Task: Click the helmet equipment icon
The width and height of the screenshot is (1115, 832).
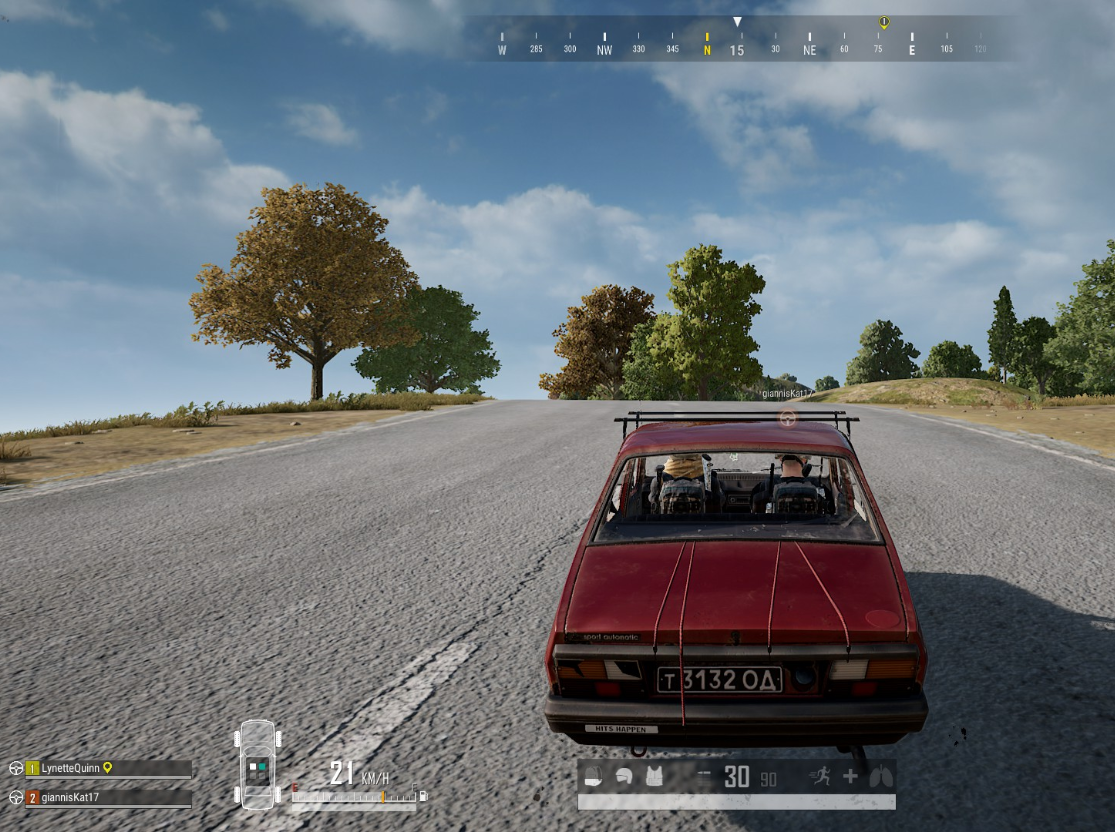Action: coord(623,776)
